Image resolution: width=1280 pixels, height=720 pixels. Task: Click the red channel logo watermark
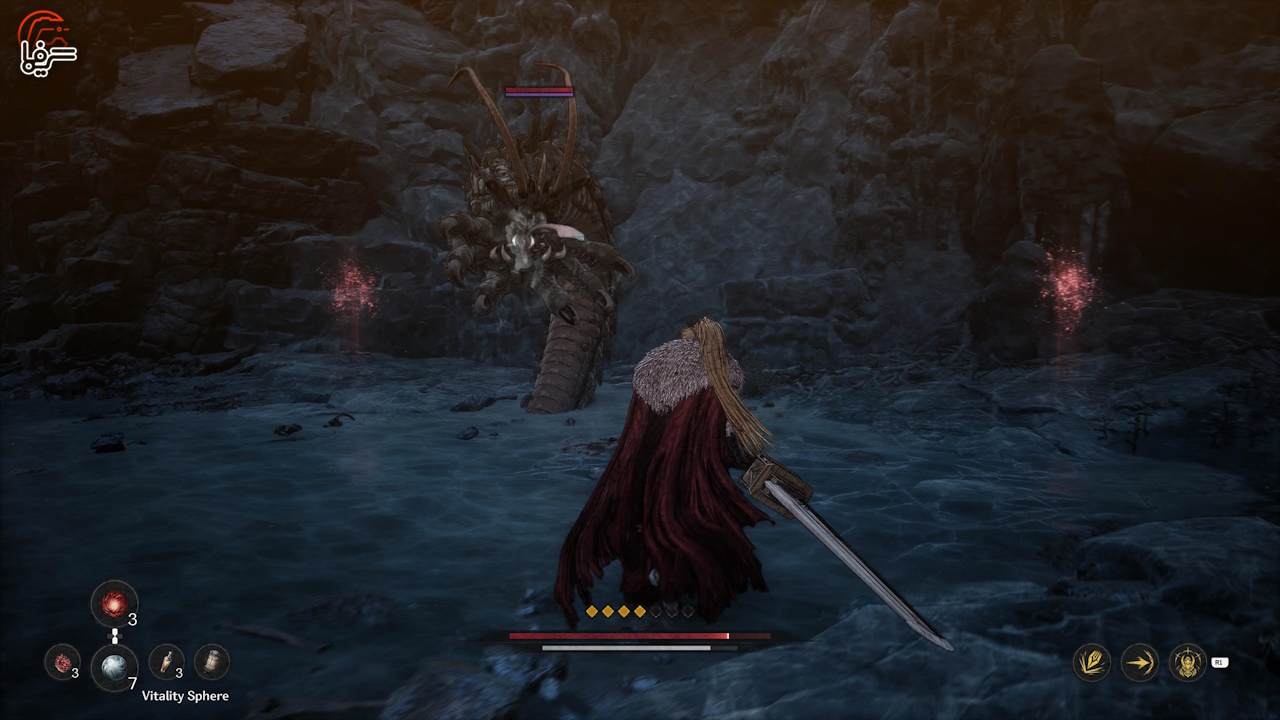47,44
